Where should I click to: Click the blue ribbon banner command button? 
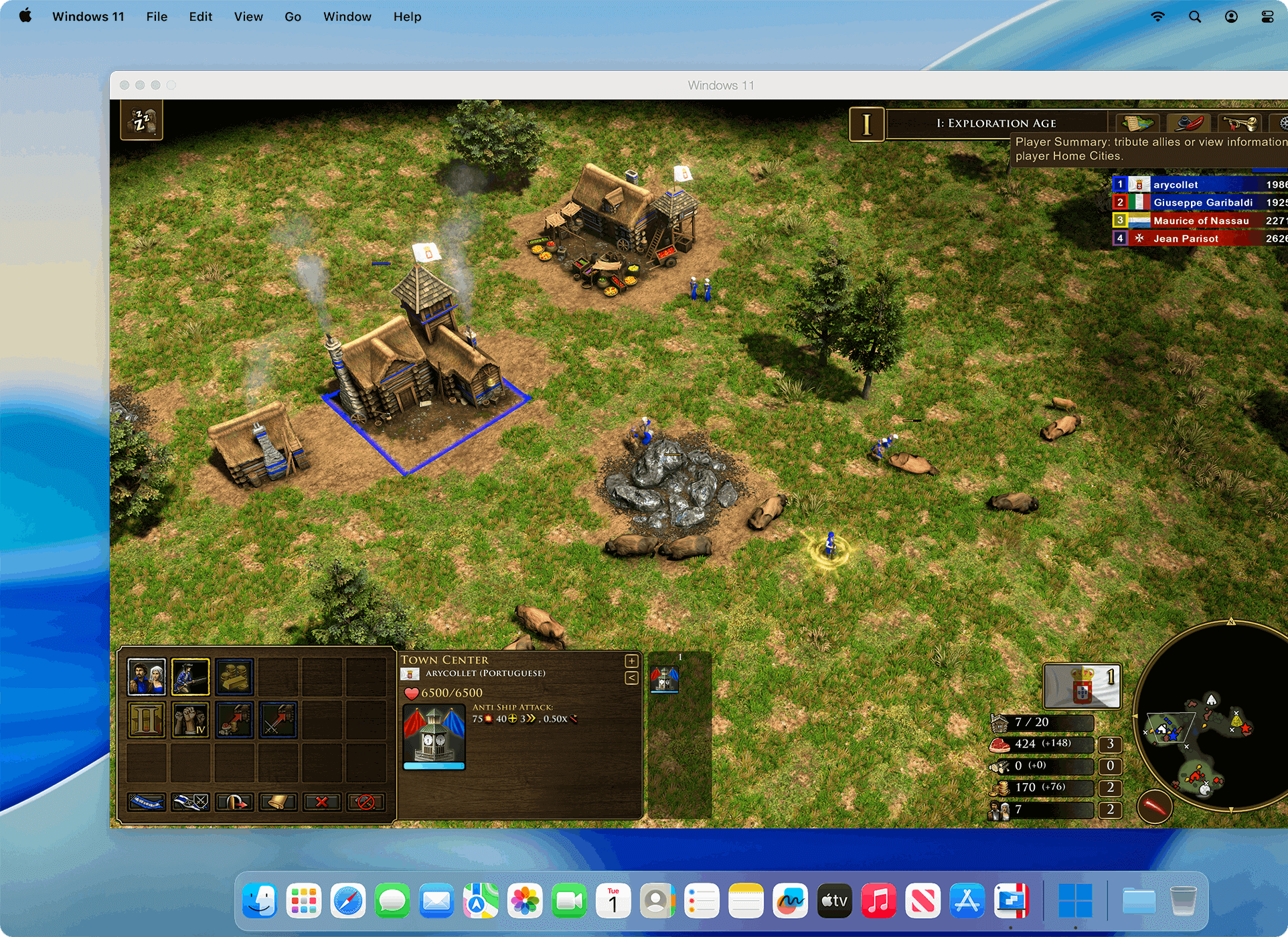click(x=147, y=801)
